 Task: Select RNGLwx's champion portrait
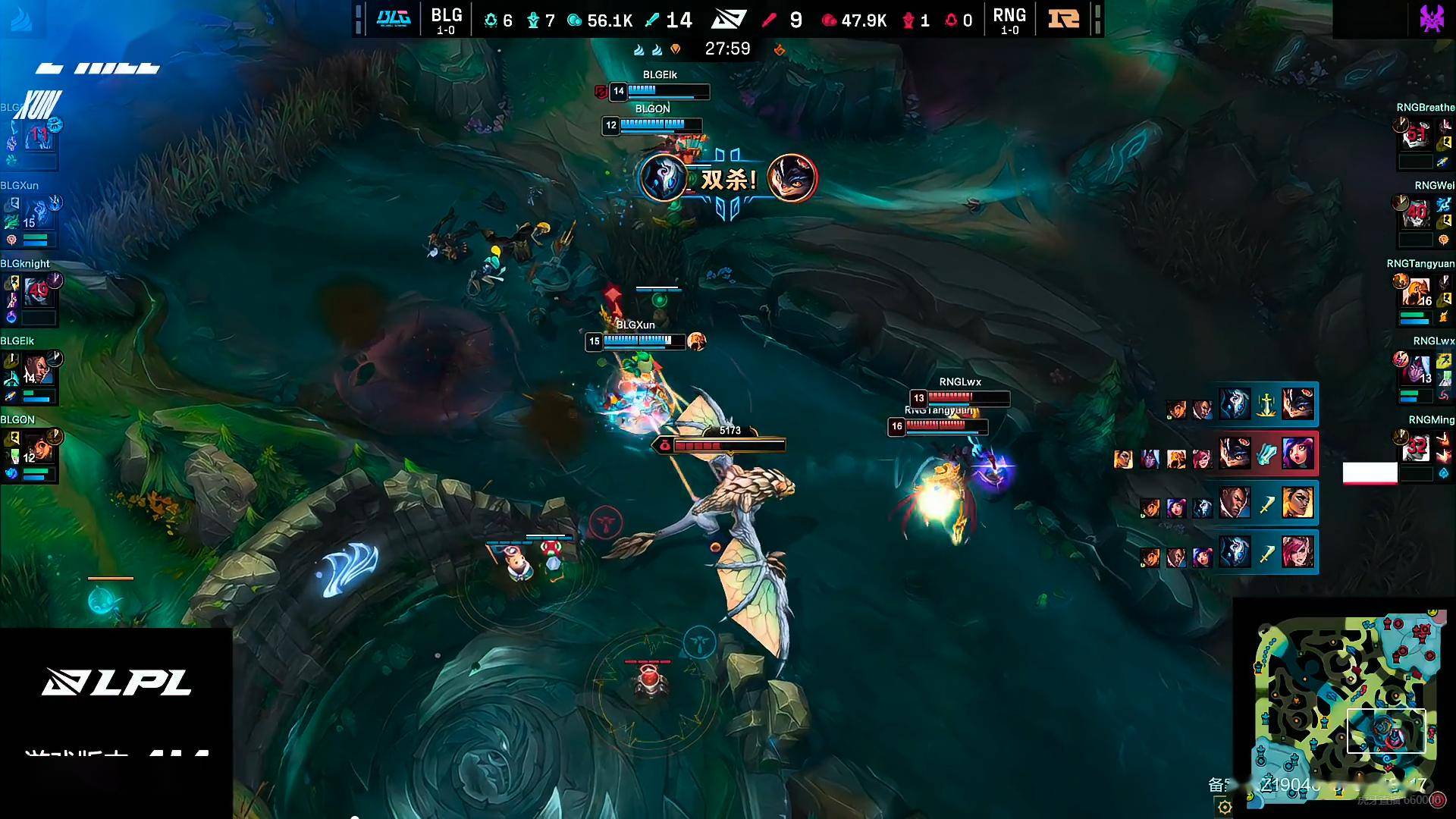click(x=1416, y=369)
